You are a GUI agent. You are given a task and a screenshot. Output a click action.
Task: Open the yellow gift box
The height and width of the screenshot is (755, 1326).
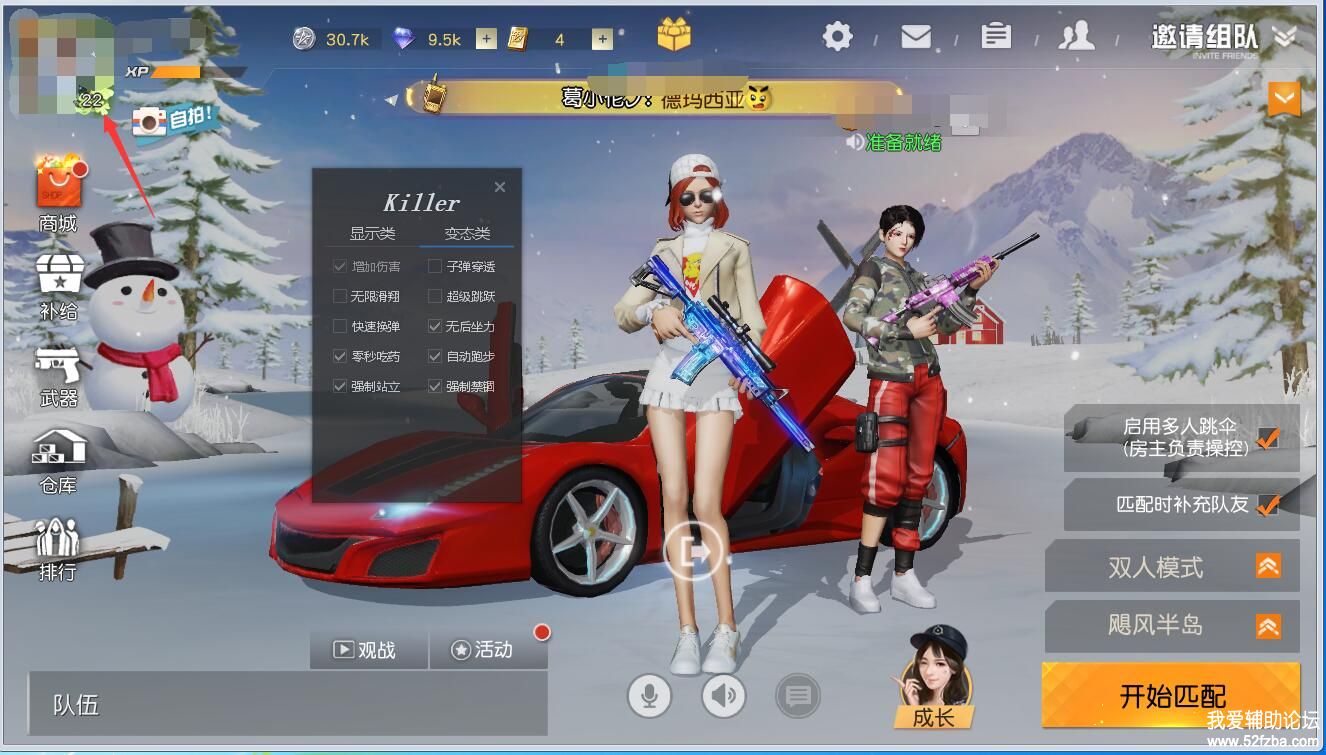click(674, 35)
